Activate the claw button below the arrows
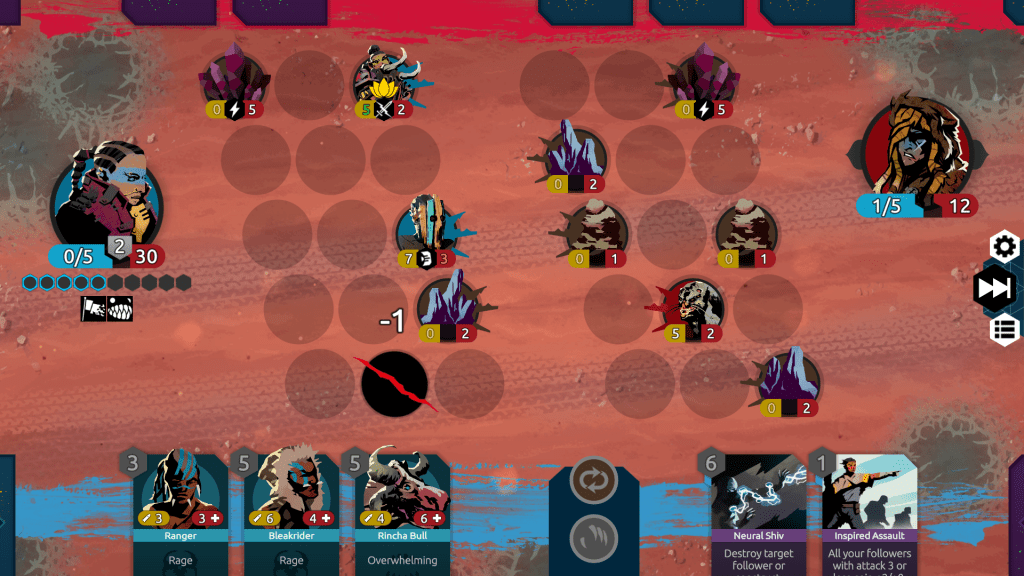This screenshot has height=576, width=1024. [593, 538]
